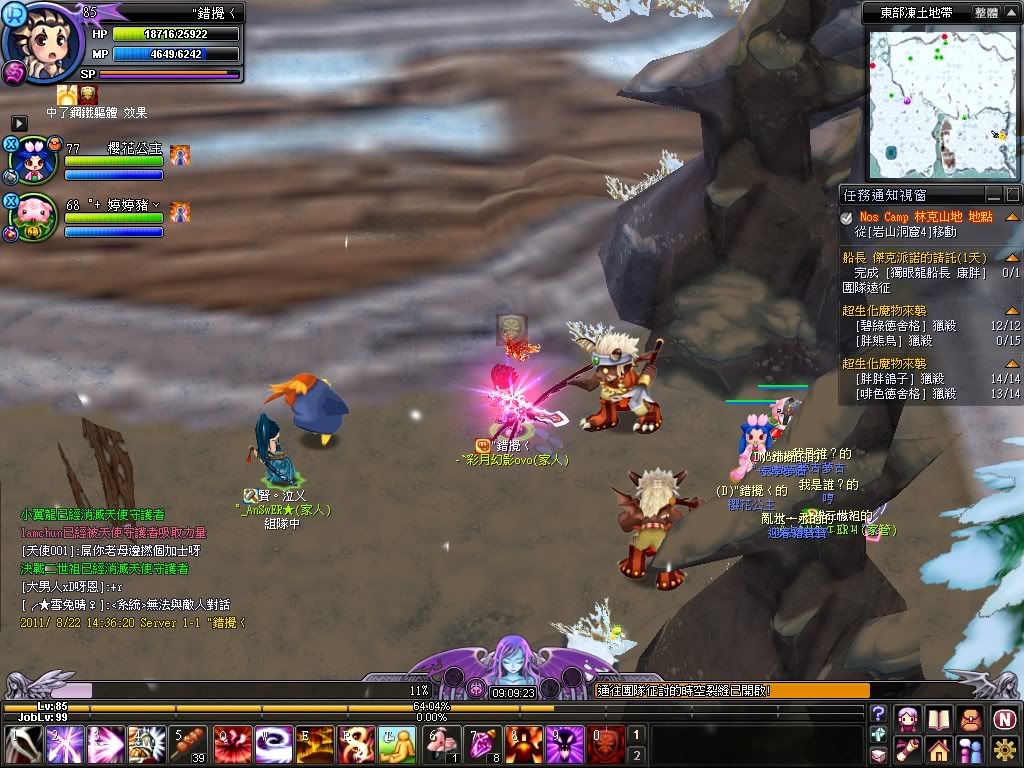Viewport: 1024px width, 768px height.
Task: Activate the purple demon face skill
Action: pyautogui.click(x=565, y=745)
